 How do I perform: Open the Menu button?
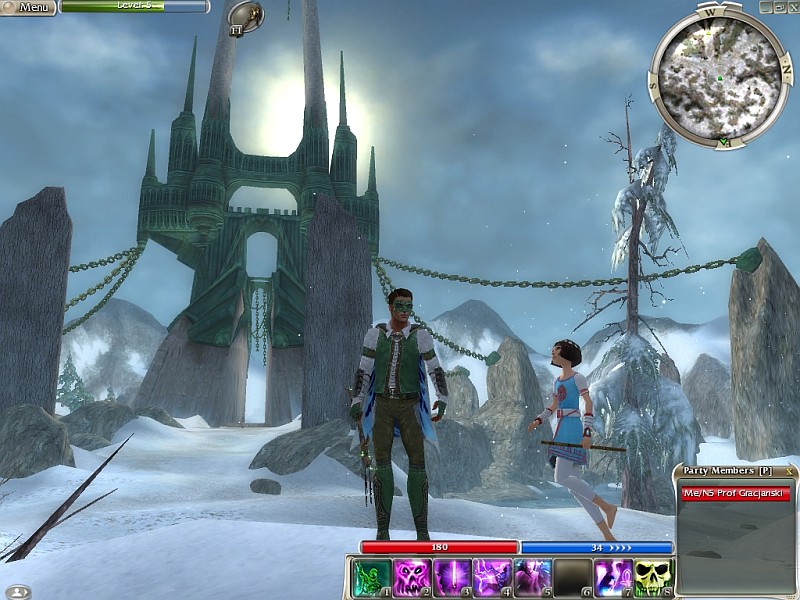point(28,7)
